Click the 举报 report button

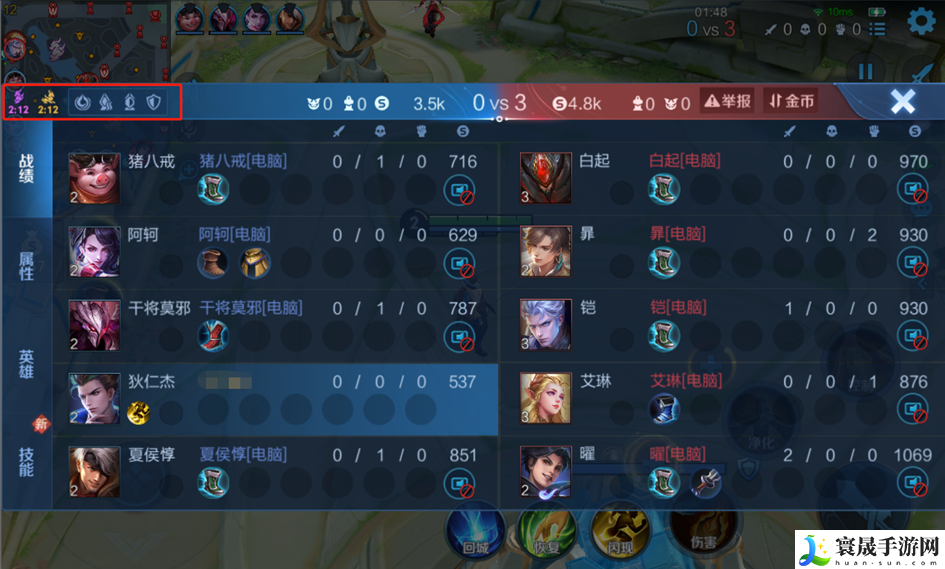coord(727,101)
